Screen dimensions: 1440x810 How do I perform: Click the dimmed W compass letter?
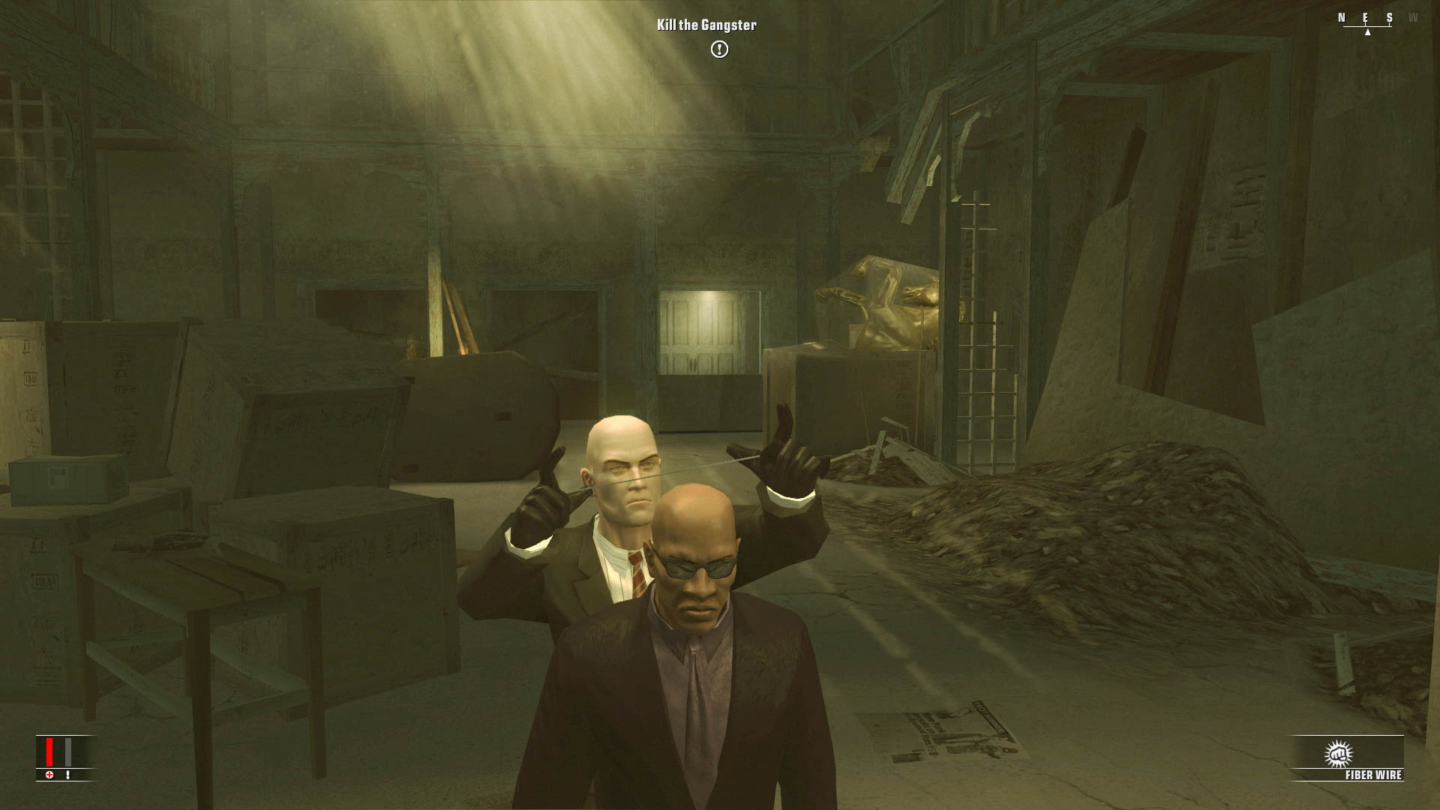point(1412,17)
